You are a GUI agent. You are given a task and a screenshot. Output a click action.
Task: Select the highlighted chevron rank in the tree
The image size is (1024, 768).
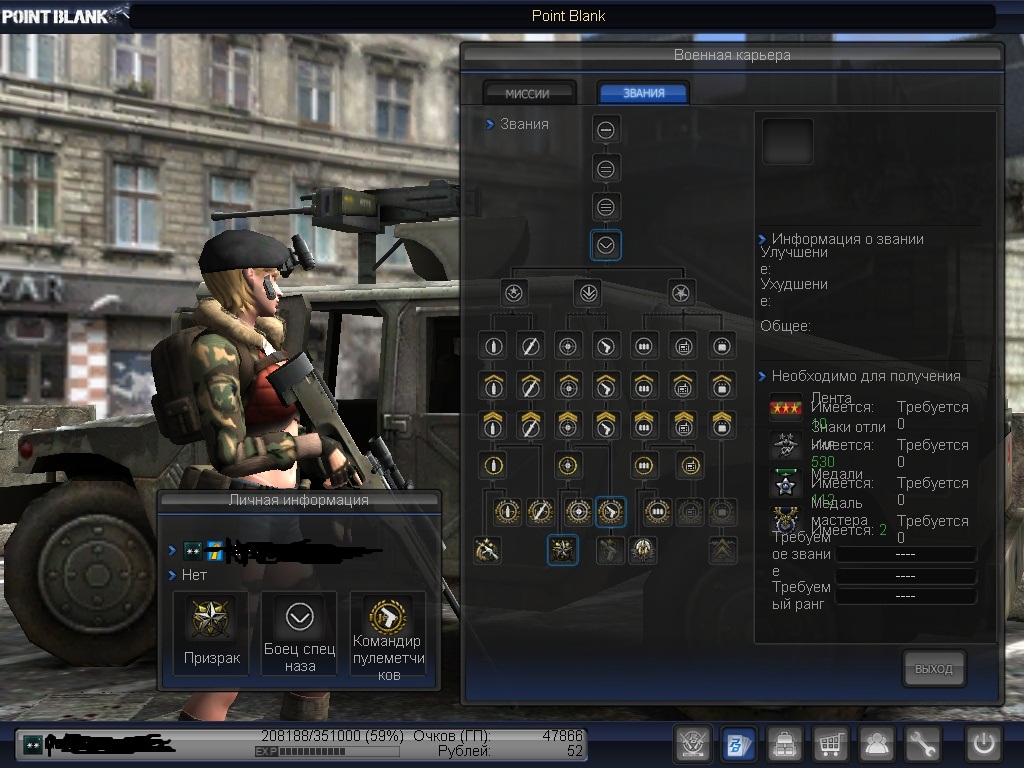[606, 246]
